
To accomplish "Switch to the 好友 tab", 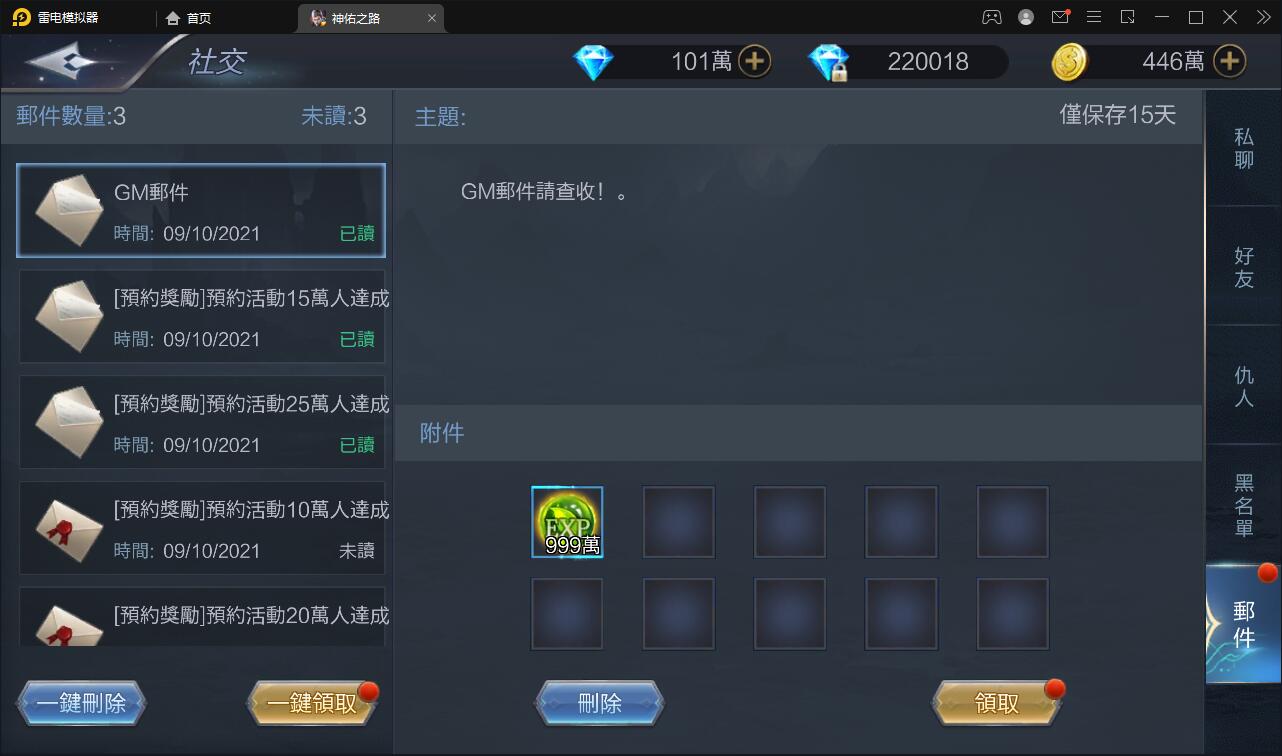I will coord(1243,266).
